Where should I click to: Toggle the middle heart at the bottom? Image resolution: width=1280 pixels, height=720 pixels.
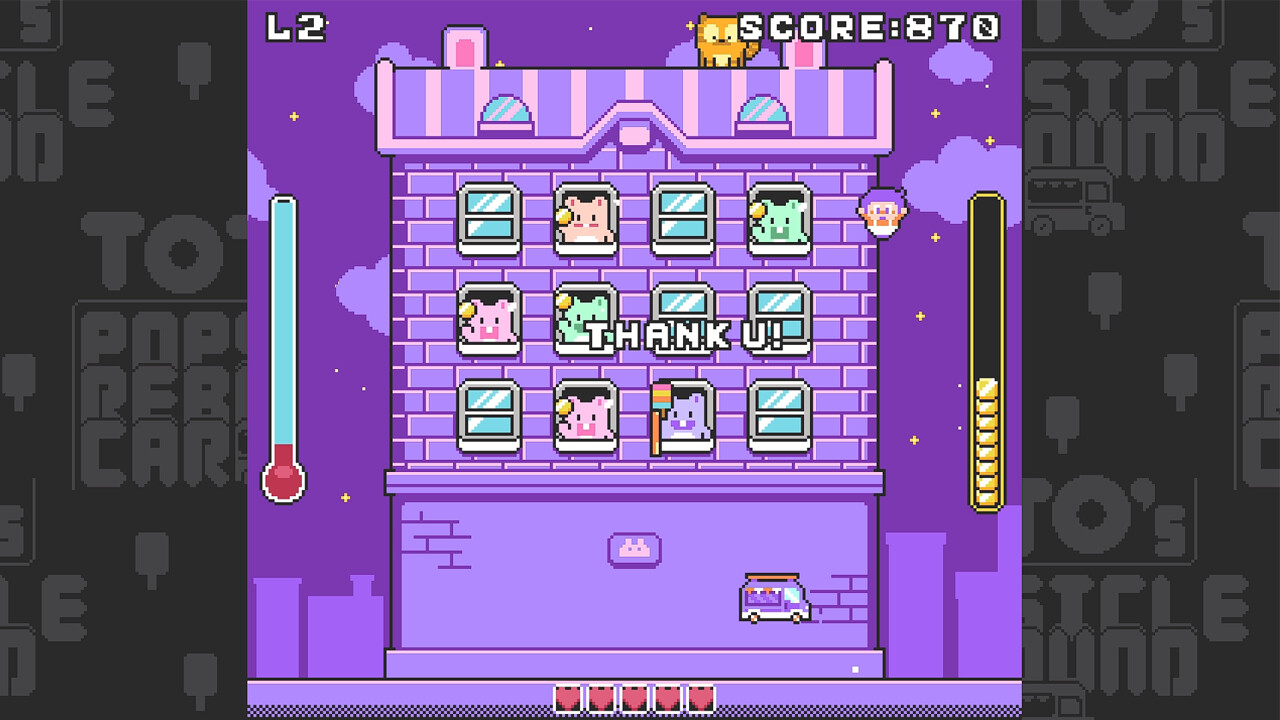pos(636,701)
